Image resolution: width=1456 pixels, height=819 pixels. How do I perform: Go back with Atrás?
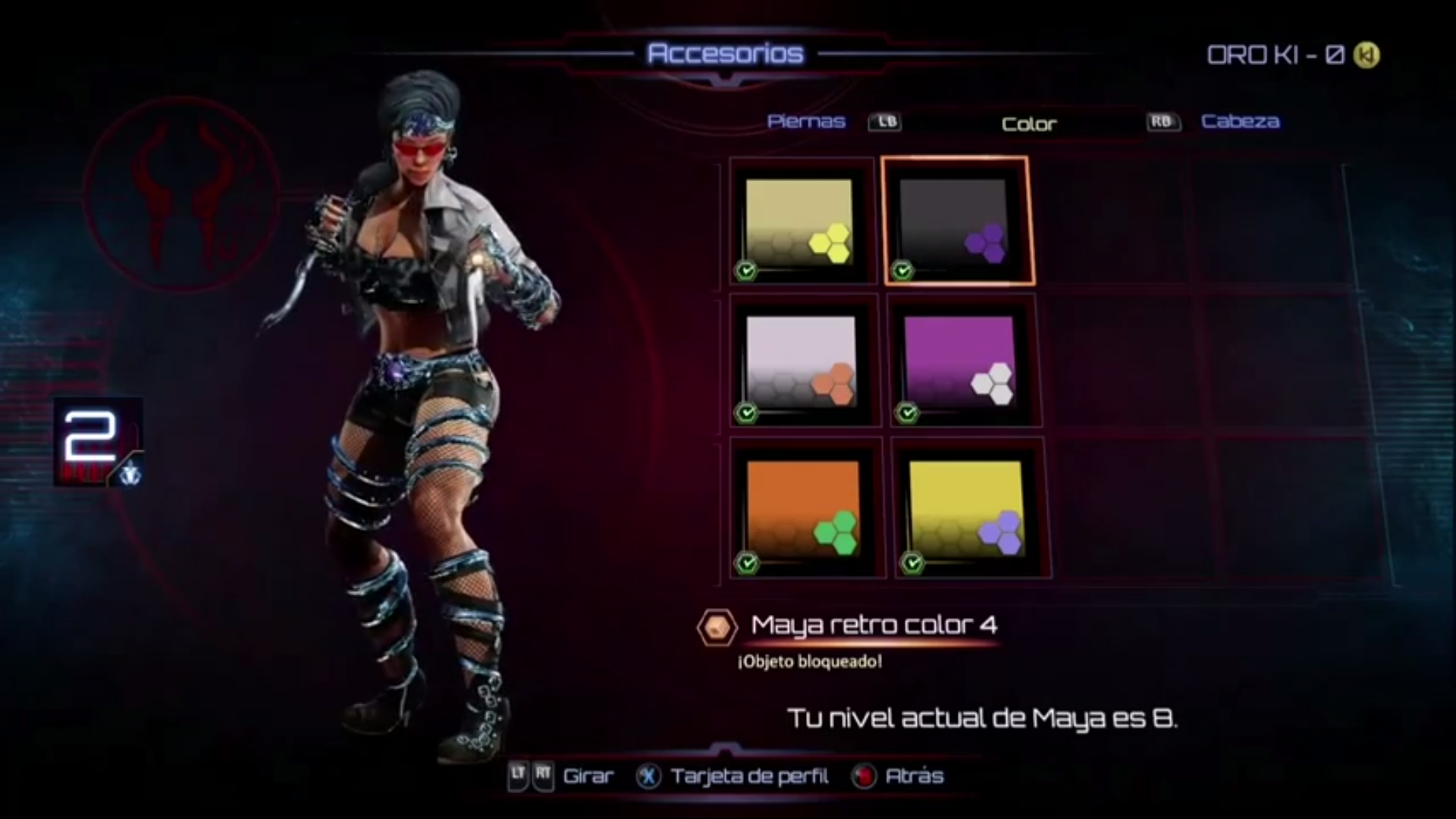(x=914, y=776)
